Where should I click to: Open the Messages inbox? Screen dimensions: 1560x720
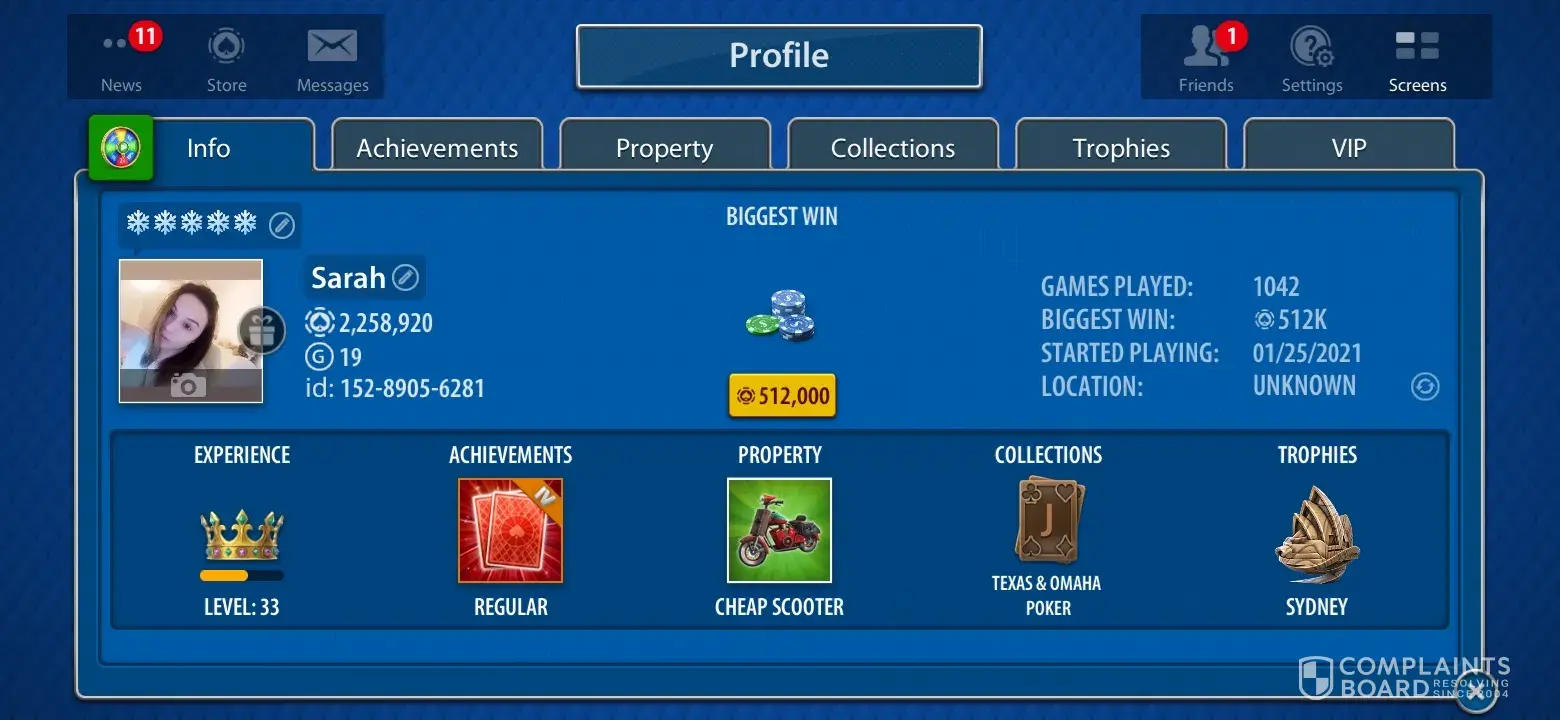(x=332, y=57)
